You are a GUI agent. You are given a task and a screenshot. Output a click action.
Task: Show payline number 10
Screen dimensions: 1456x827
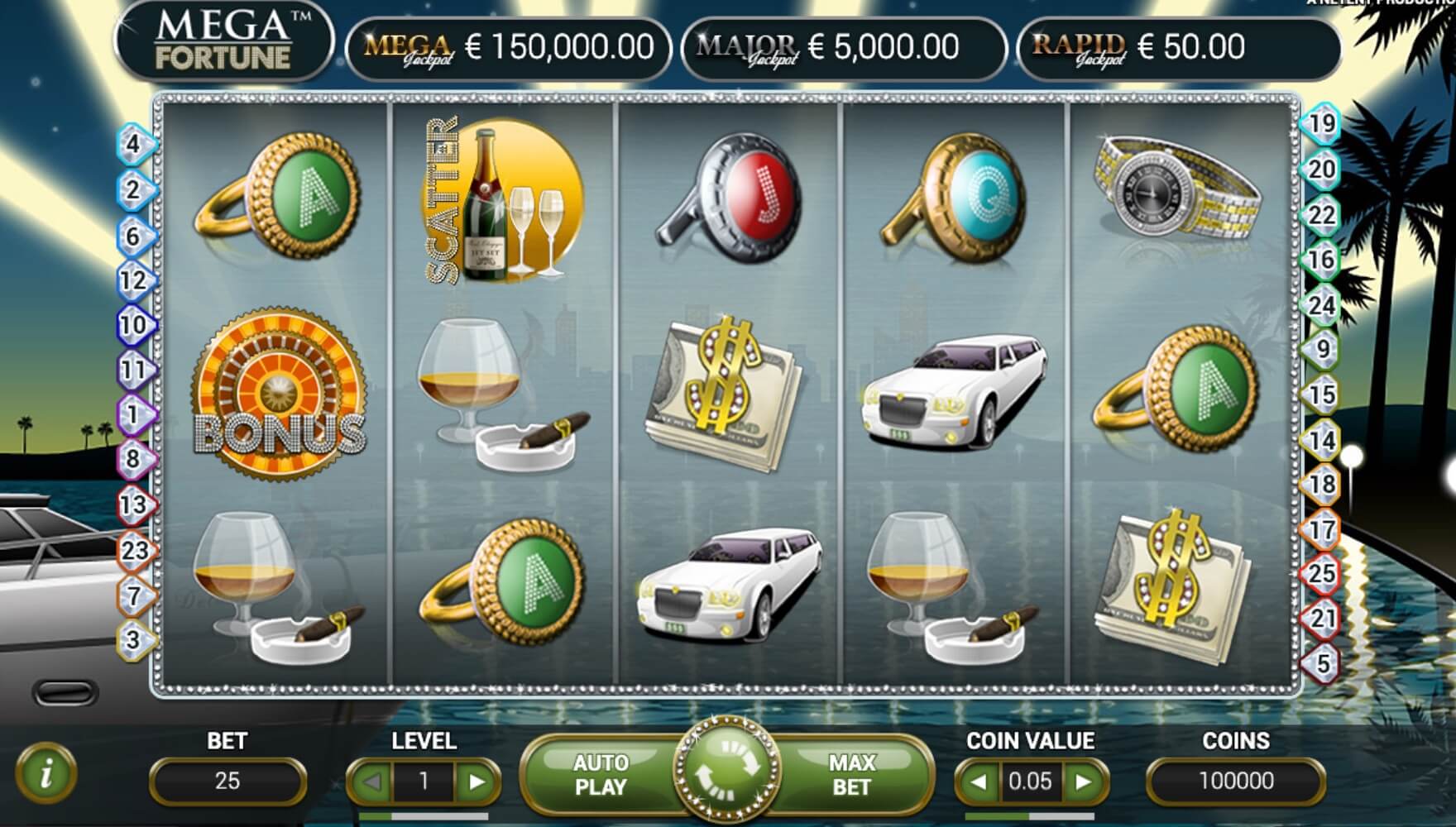pyautogui.click(x=133, y=325)
